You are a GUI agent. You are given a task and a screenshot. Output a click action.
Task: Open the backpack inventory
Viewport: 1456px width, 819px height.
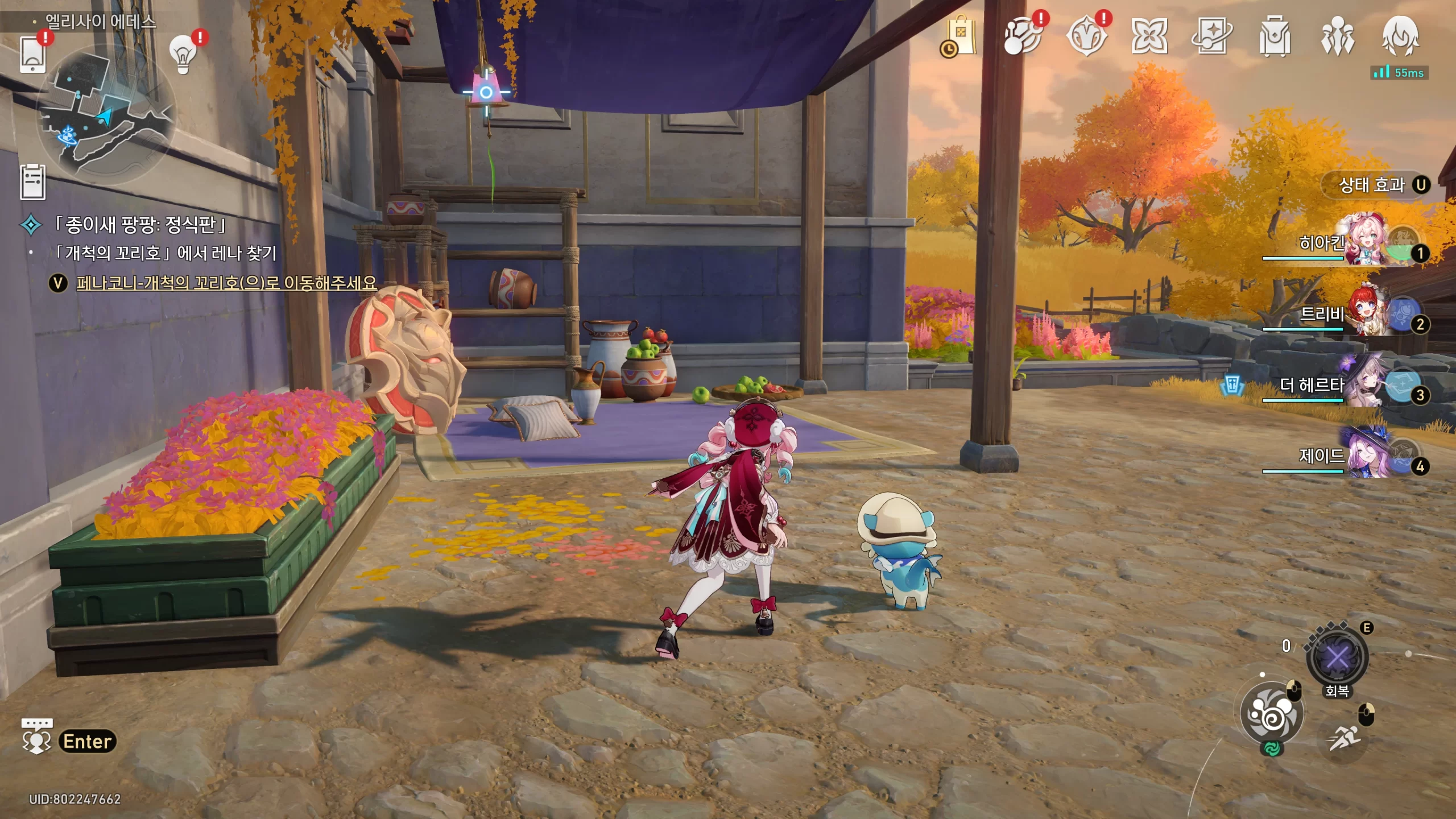pyautogui.click(x=1275, y=36)
